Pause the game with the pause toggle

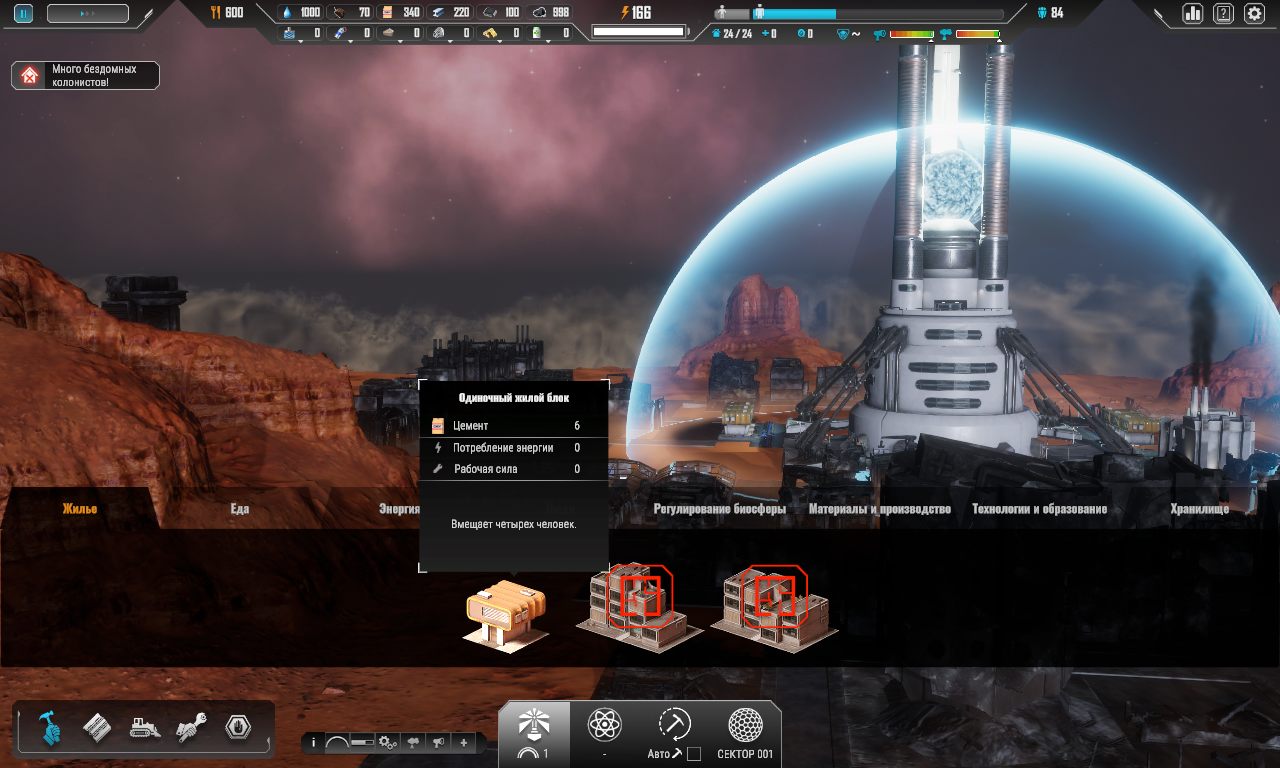pos(21,13)
